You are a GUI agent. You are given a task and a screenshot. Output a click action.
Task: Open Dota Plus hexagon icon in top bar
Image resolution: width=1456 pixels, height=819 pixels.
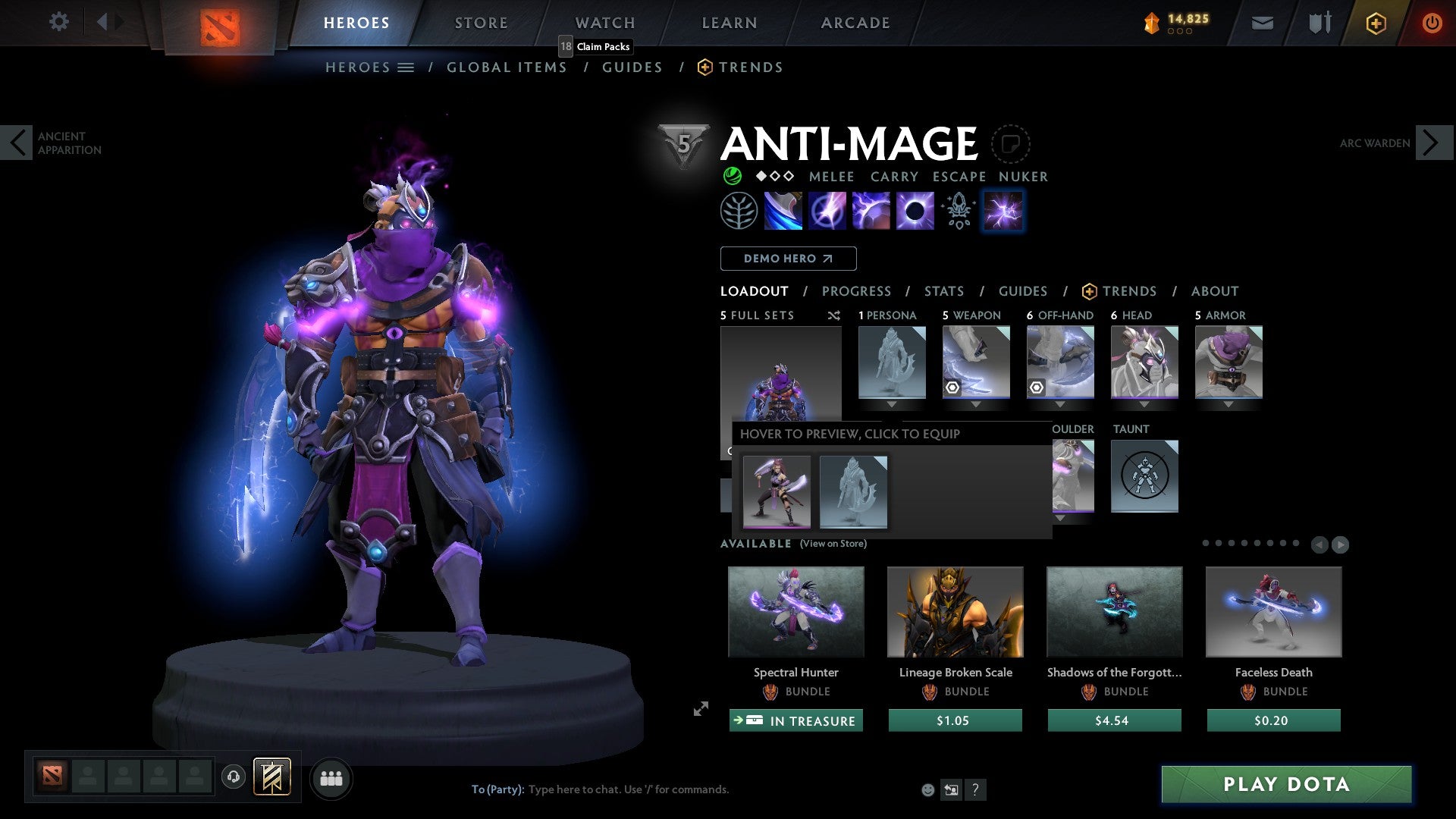tap(1375, 23)
